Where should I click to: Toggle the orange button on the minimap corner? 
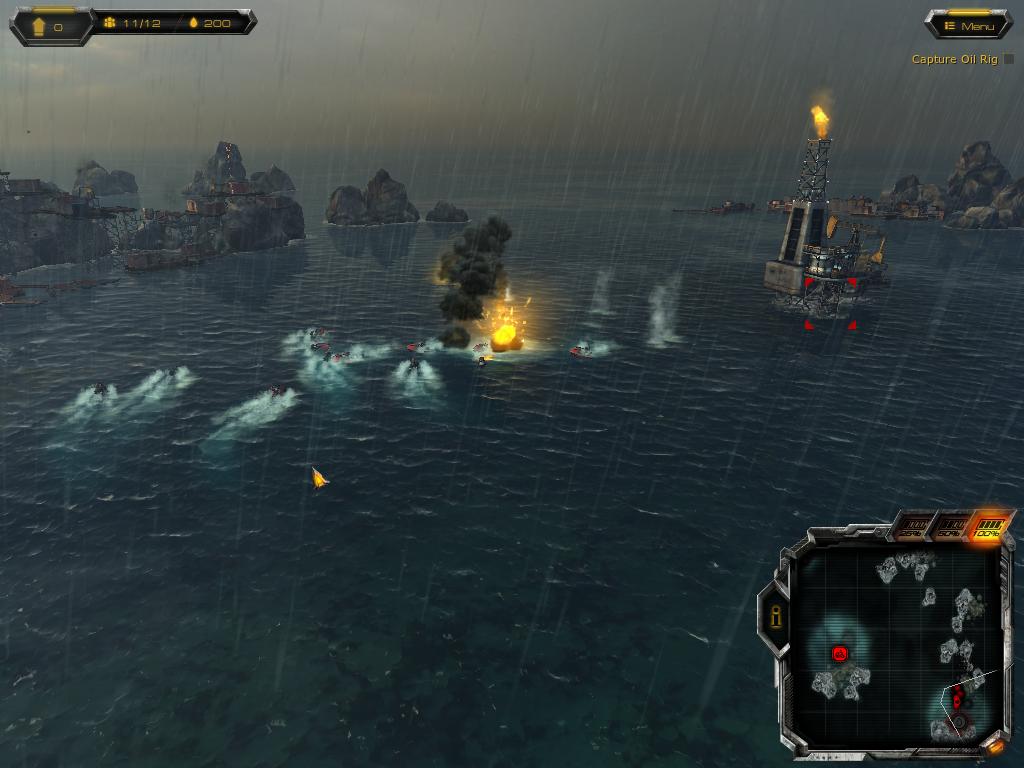coord(995,746)
